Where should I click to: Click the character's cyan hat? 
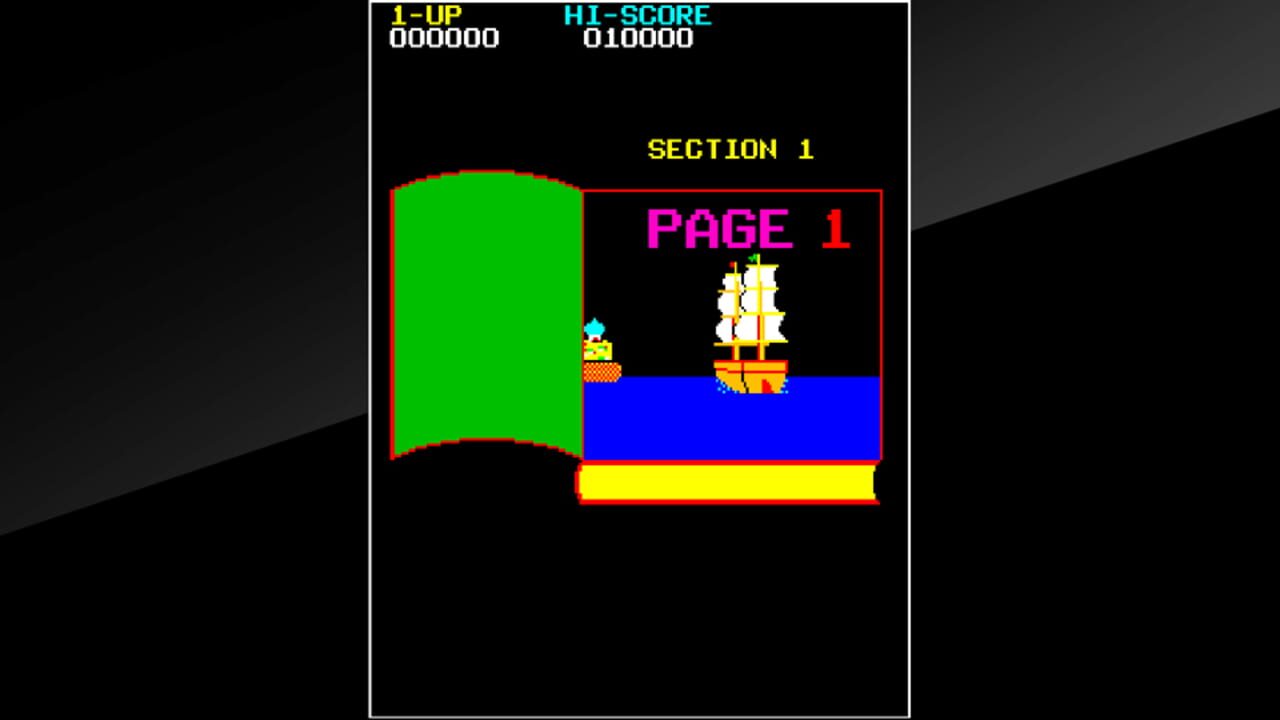click(x=594, y=326)
